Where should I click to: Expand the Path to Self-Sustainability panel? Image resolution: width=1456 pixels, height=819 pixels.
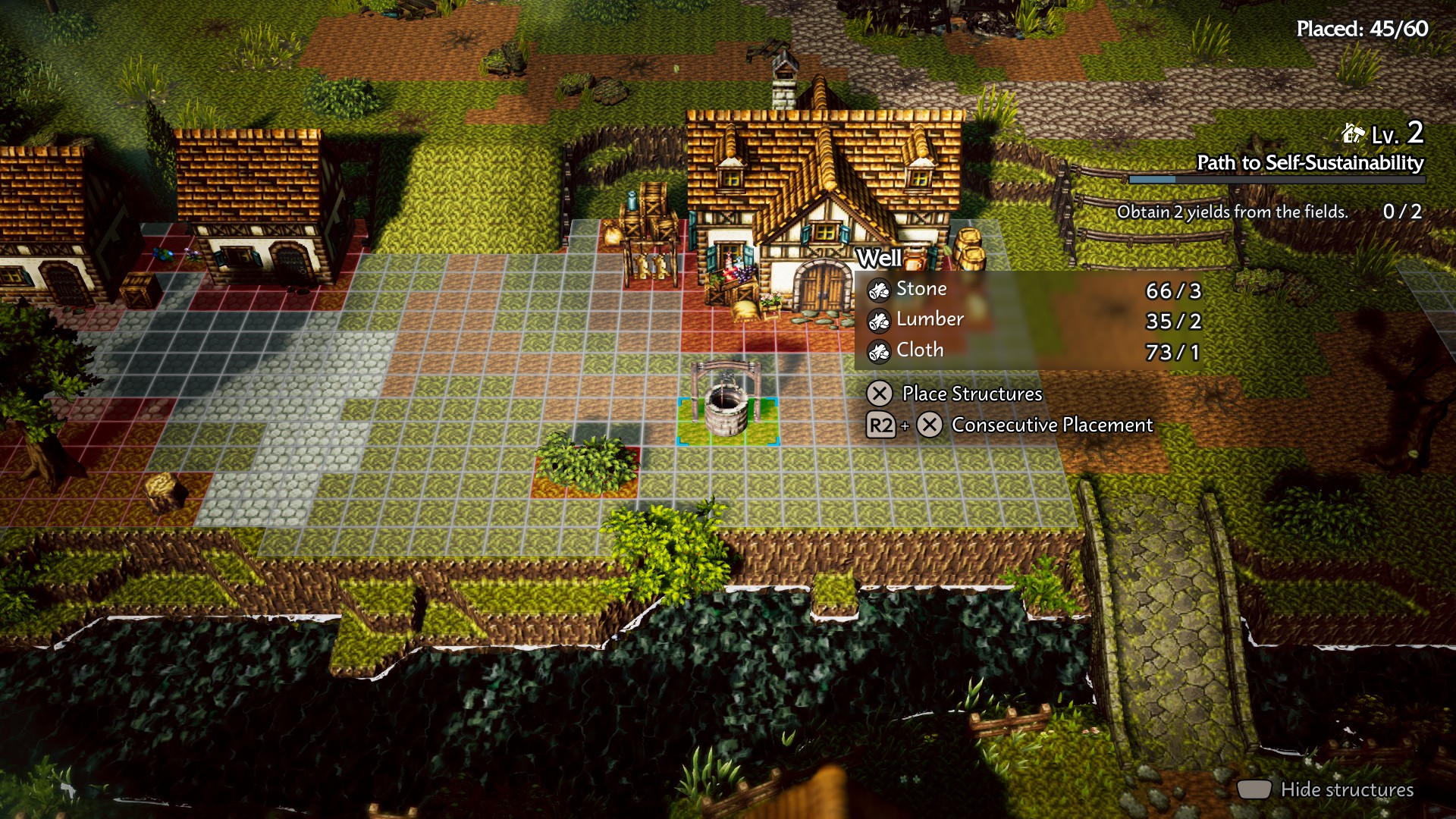1310,162
